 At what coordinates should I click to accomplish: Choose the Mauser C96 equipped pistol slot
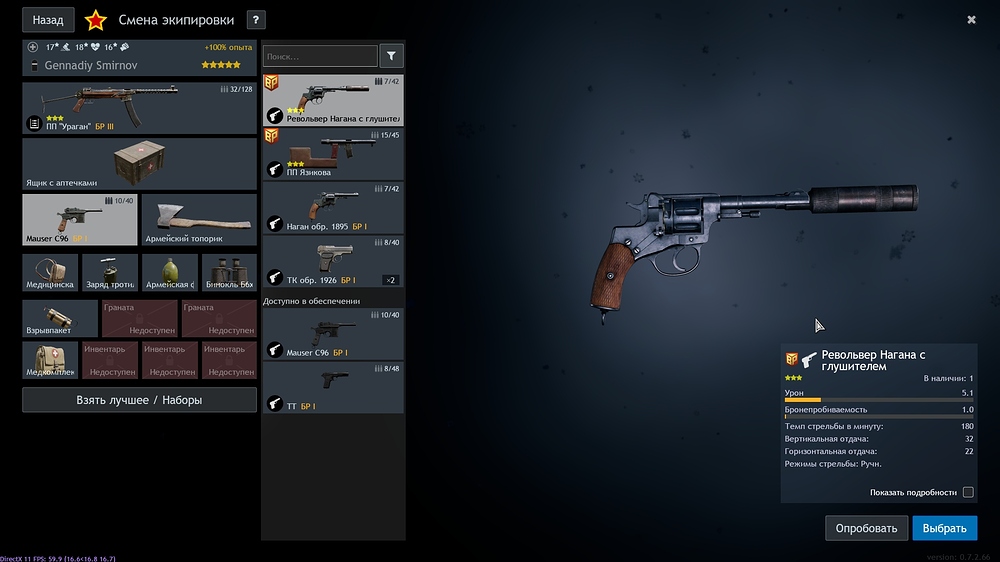pos(80,220)
